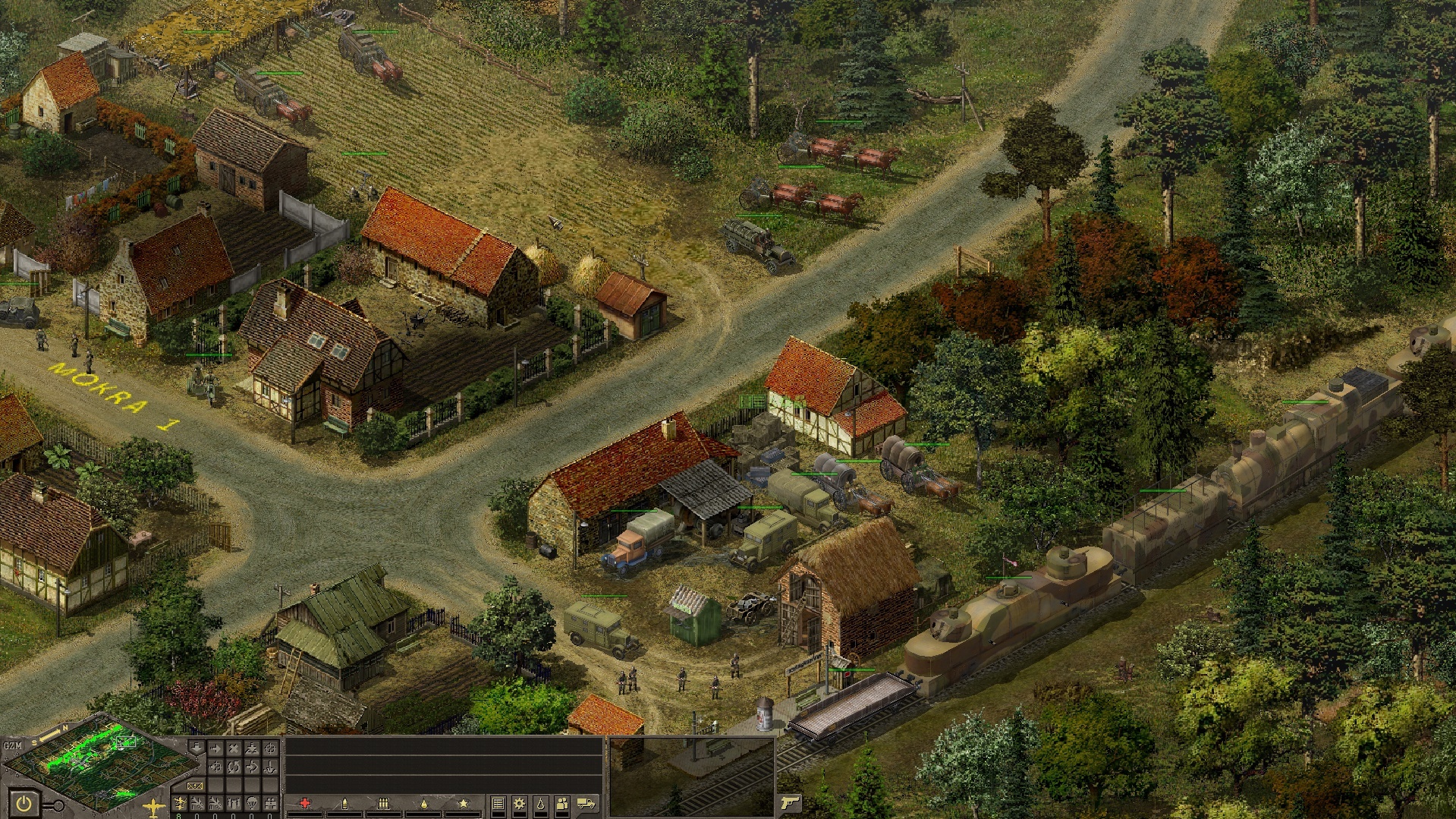Click the GZM label plate

point(13,745)
